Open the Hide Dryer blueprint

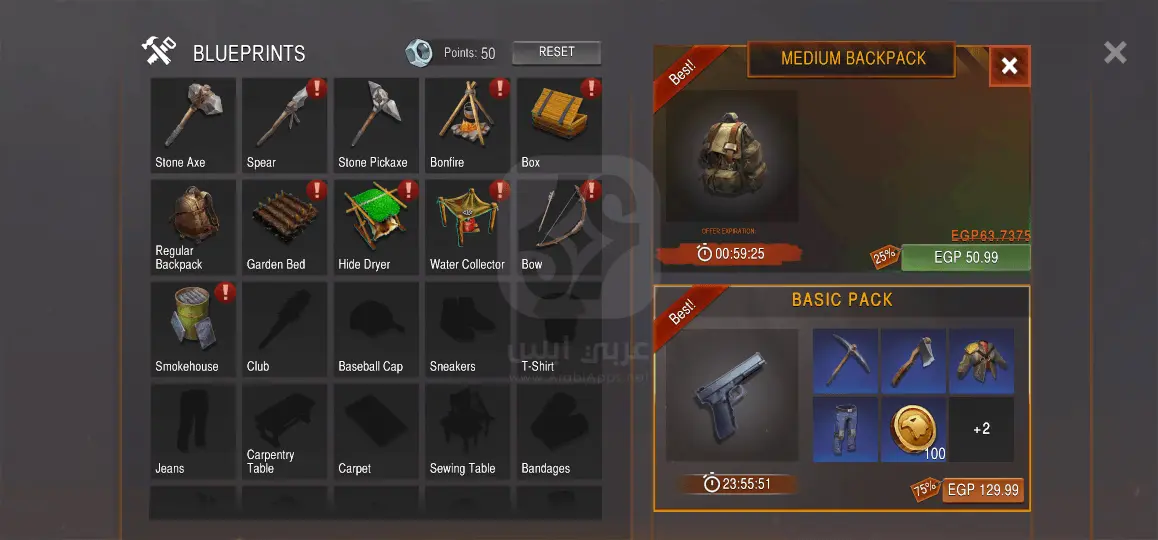pyautogui.click(x=376, y=227)
